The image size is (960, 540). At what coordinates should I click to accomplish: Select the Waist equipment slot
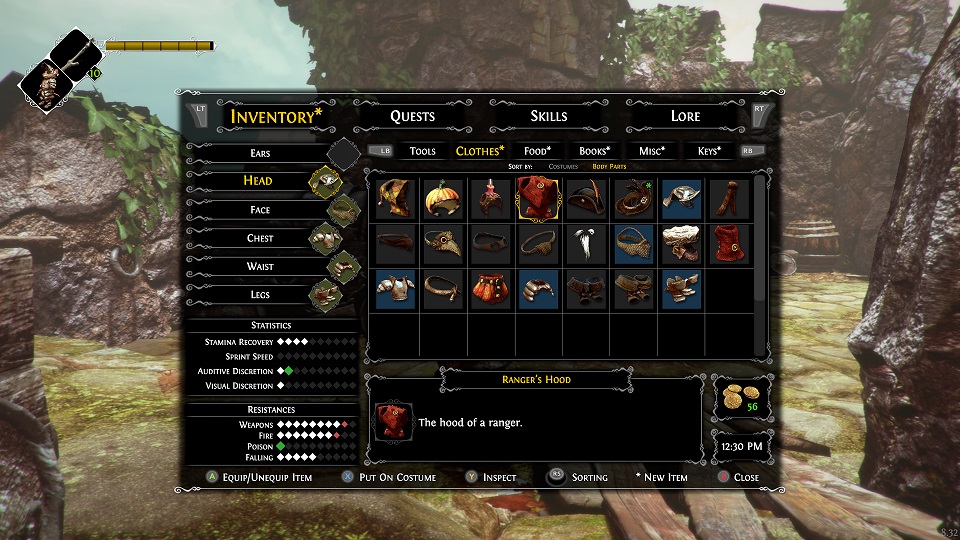click(260, 267)
